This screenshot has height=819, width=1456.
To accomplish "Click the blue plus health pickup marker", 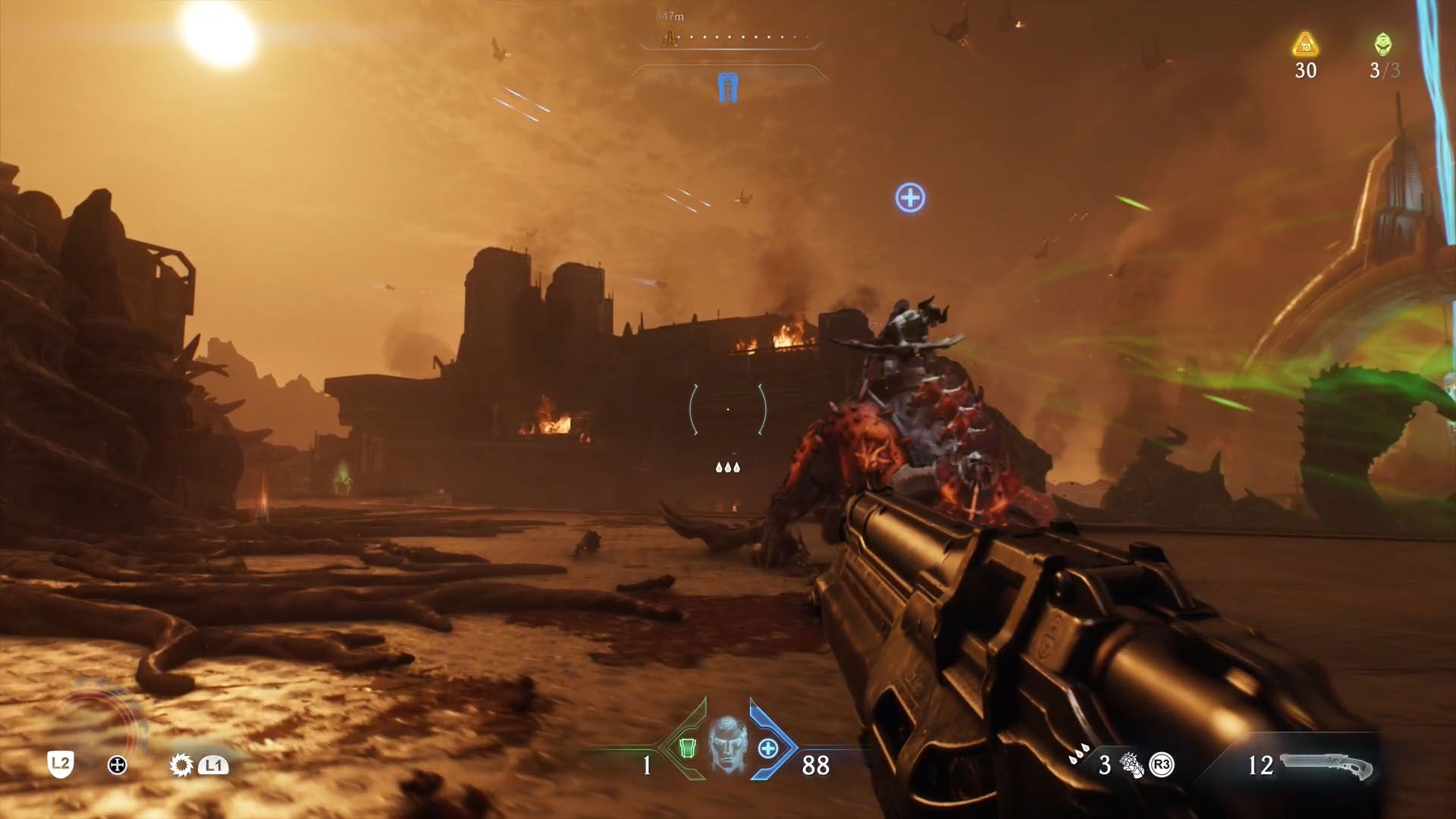I will (x=910, y=196).
